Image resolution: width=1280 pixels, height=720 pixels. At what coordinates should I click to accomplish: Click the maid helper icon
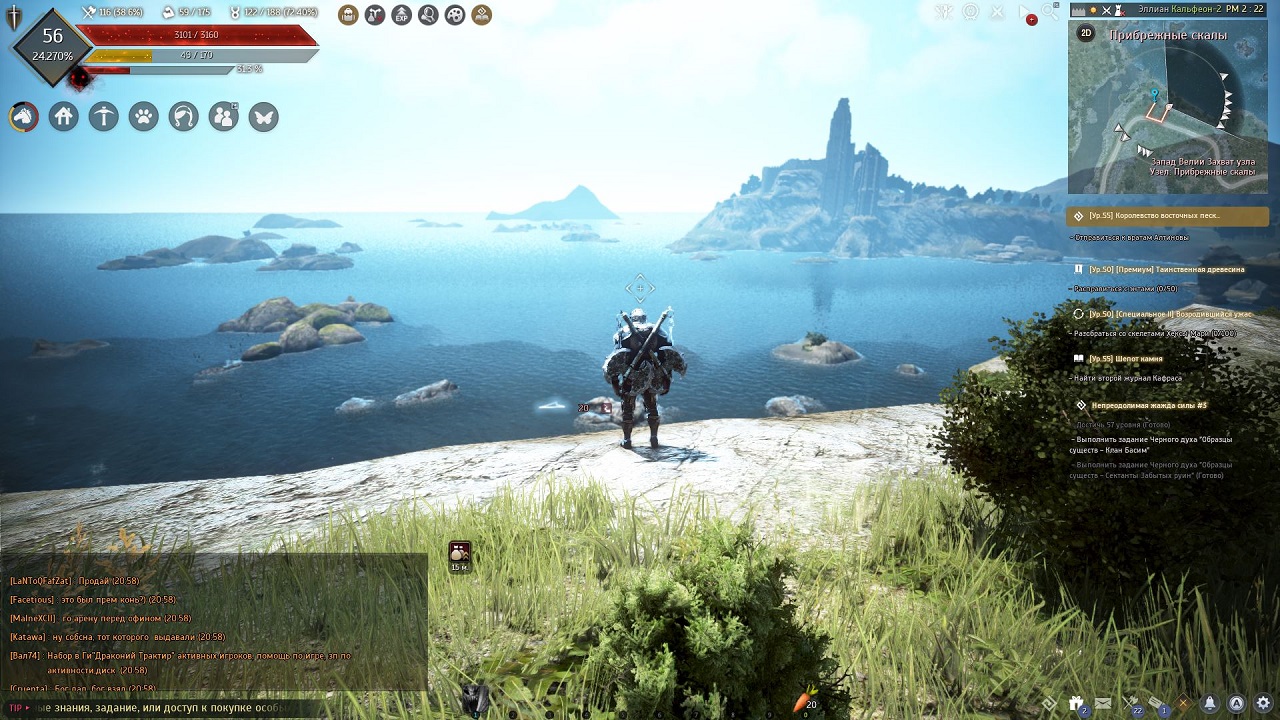pyautogui.click(x=184, y=117)
